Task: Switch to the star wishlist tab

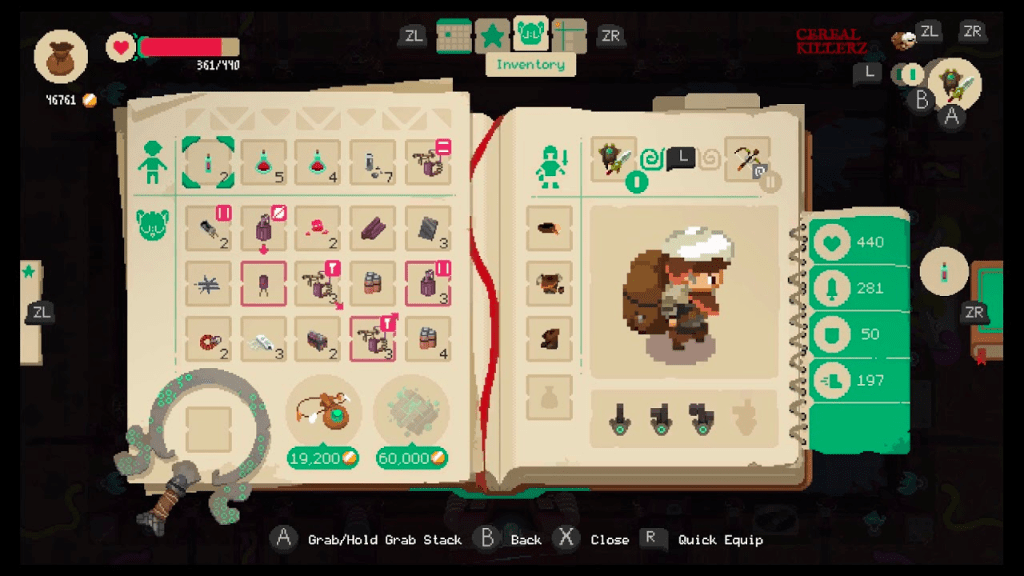Action: tap(492, 36)
